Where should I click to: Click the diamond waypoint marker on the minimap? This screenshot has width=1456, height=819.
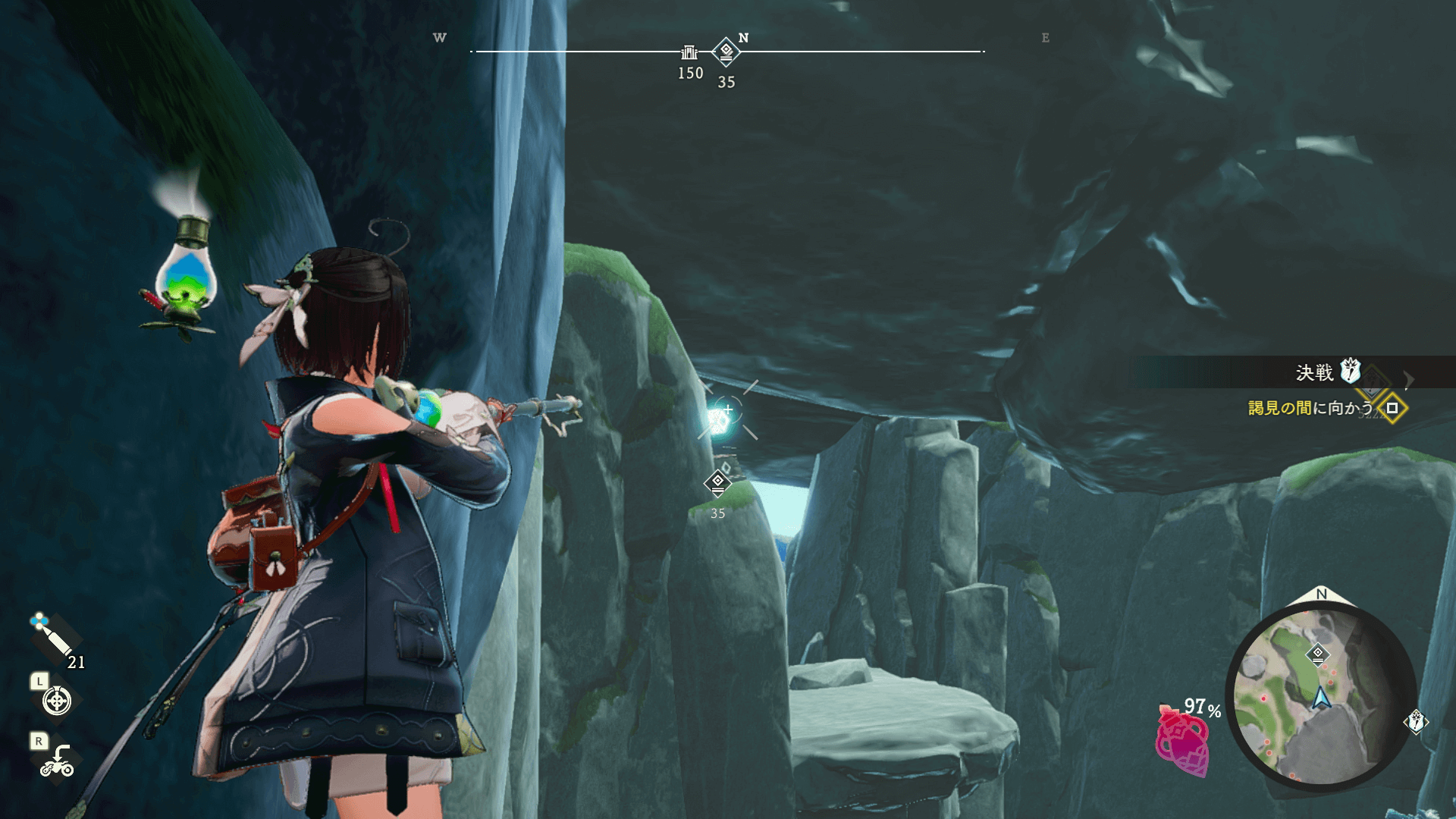(1318, 654)
